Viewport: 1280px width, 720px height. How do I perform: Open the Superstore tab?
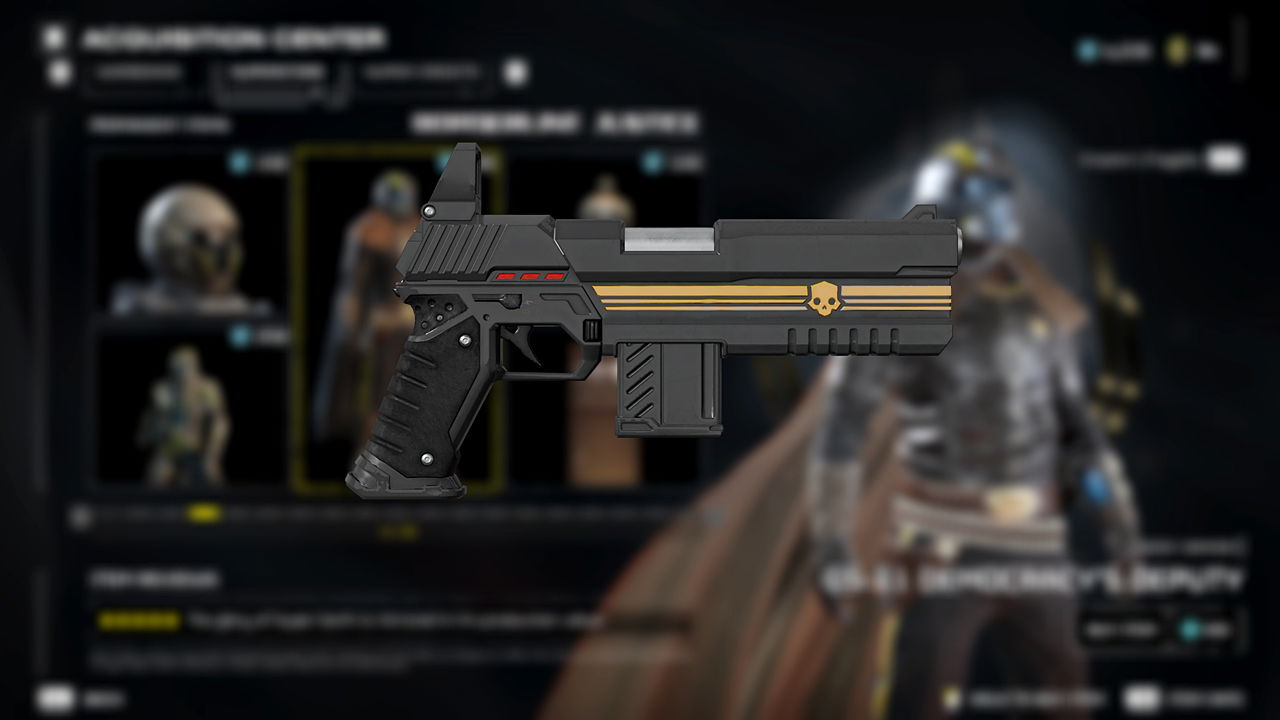275,73
